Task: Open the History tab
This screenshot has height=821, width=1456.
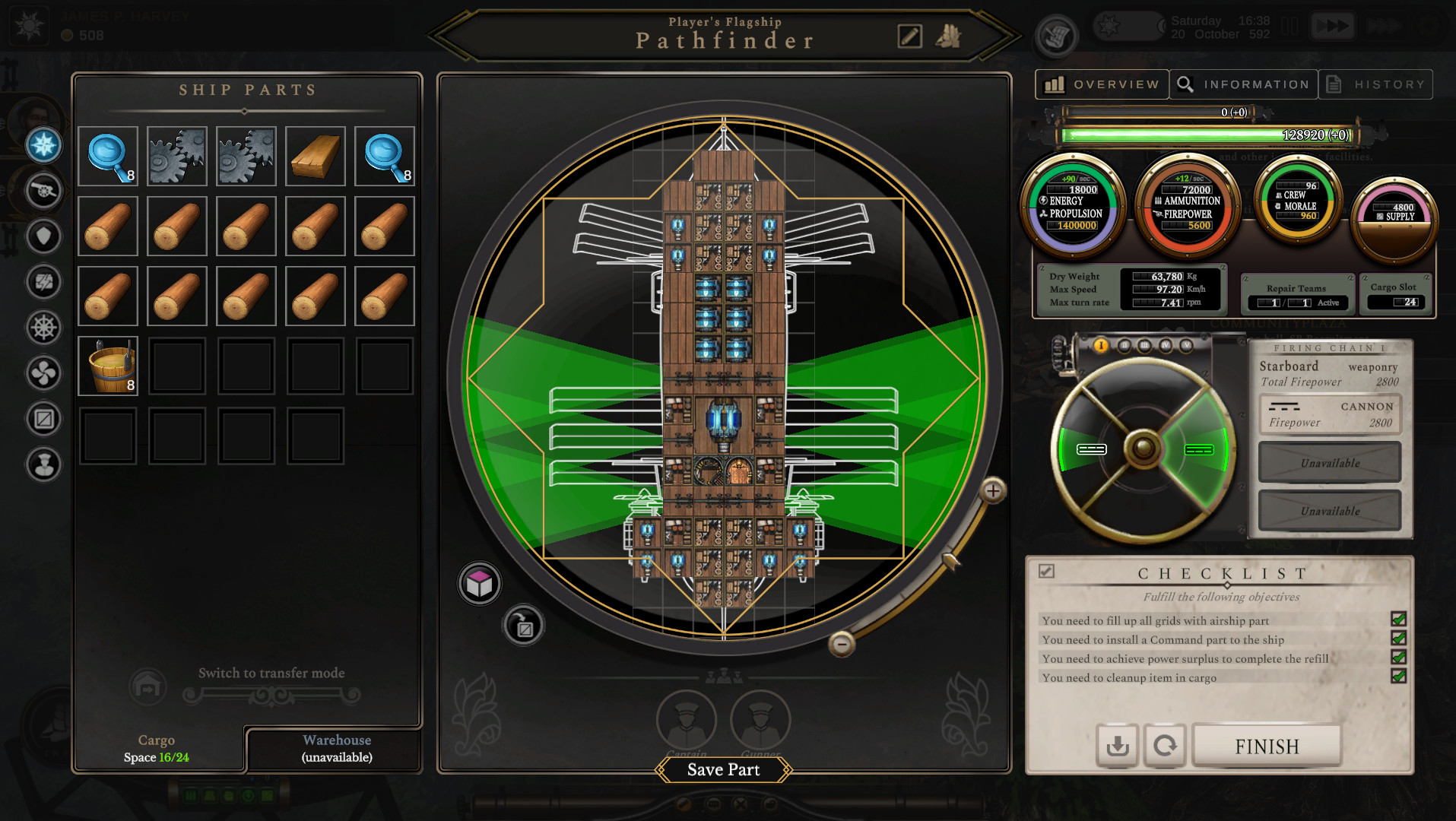Action: pos(1376,84)
